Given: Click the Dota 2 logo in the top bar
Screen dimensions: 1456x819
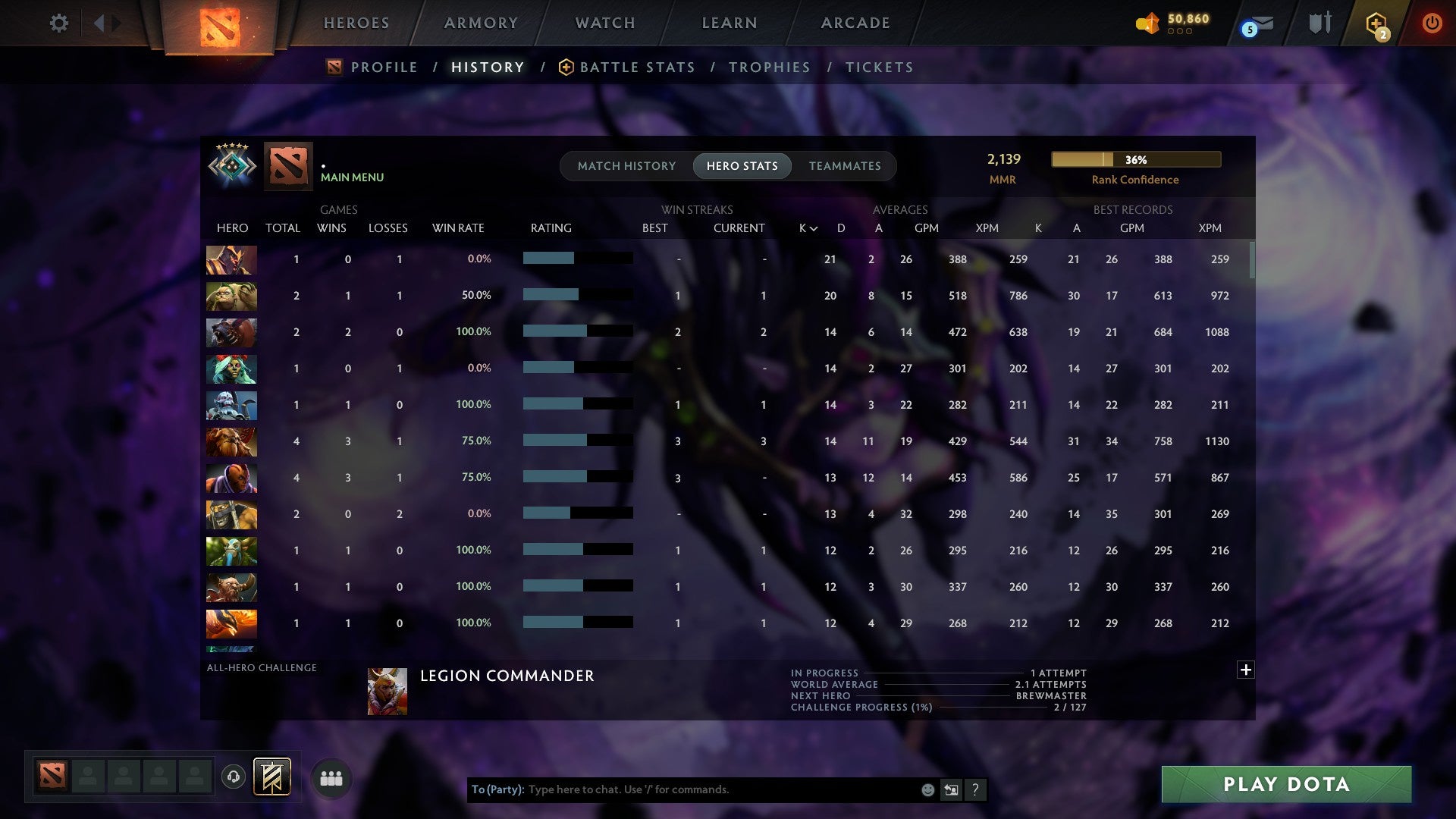Looking at the screenshot, I should pos(218,24).
